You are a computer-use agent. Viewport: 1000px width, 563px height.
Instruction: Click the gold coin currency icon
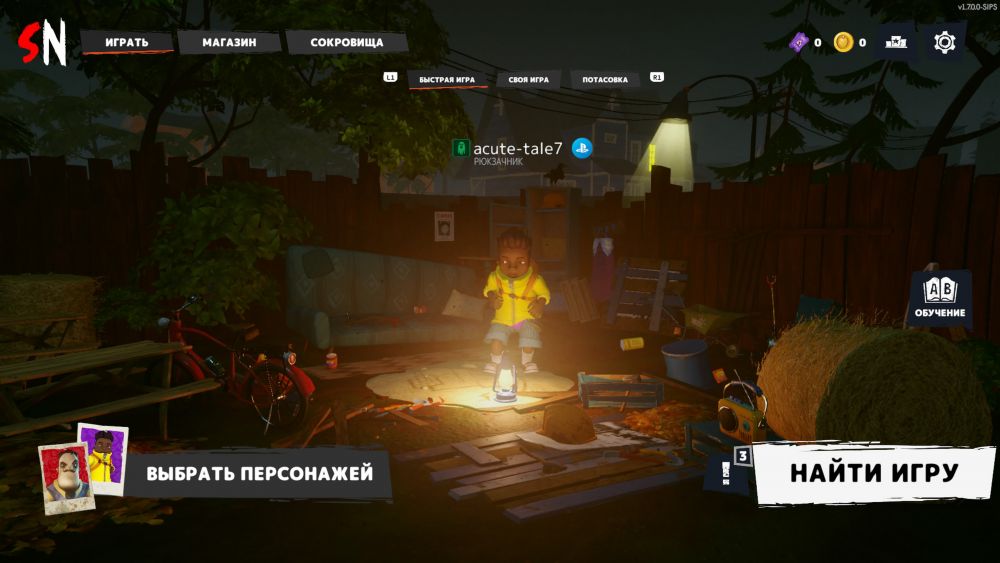[844, 42]
